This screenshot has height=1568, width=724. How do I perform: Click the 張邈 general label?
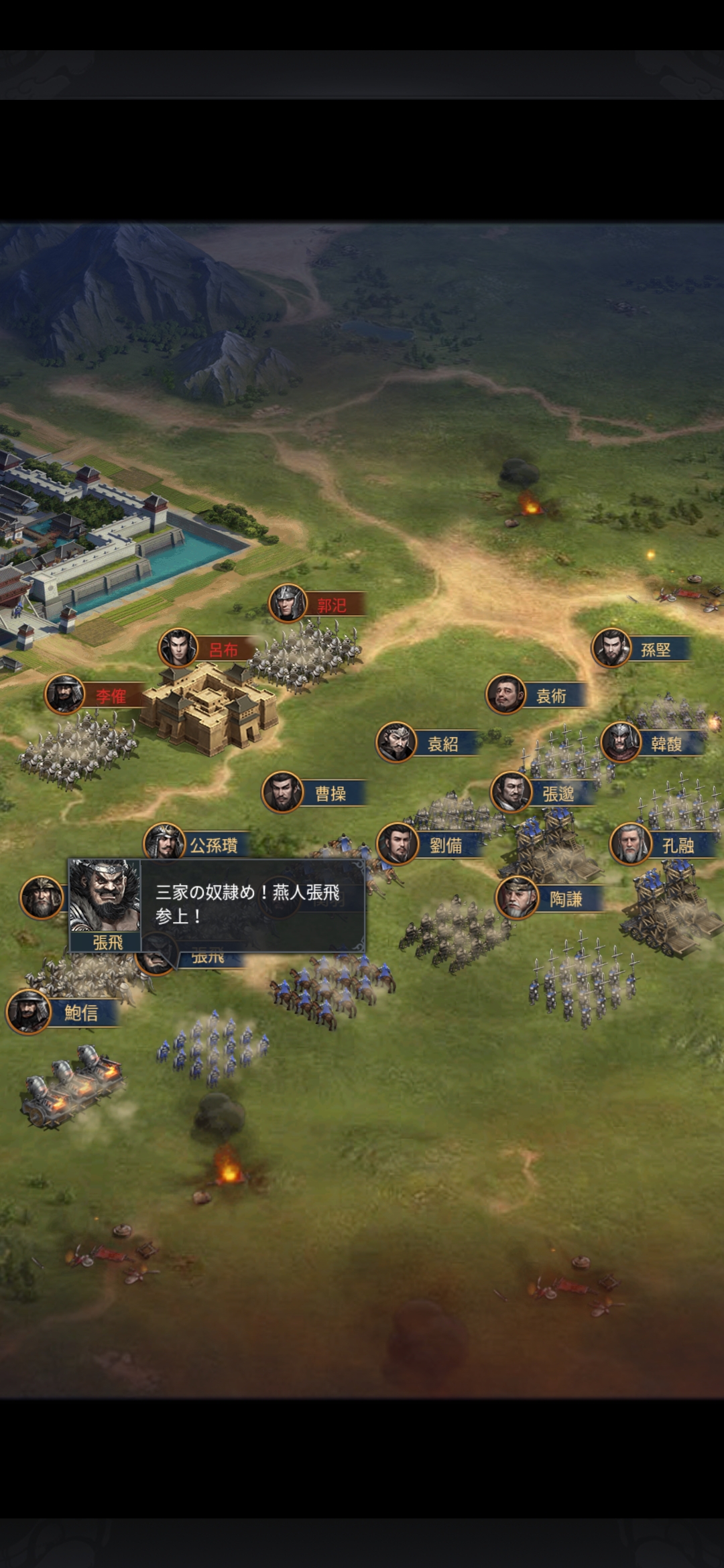coord(557,793)
